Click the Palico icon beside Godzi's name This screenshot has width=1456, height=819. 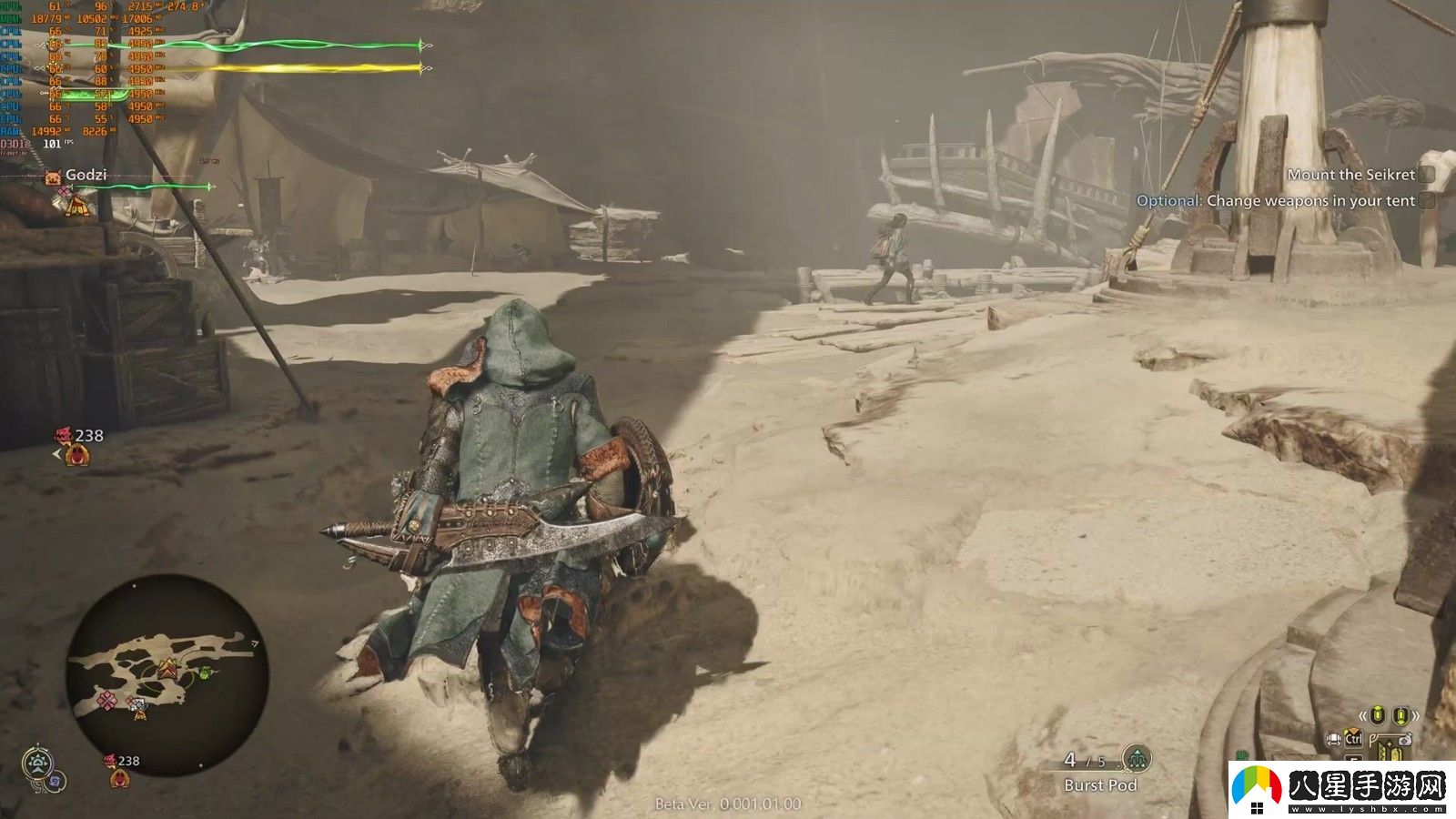point(53,177)
